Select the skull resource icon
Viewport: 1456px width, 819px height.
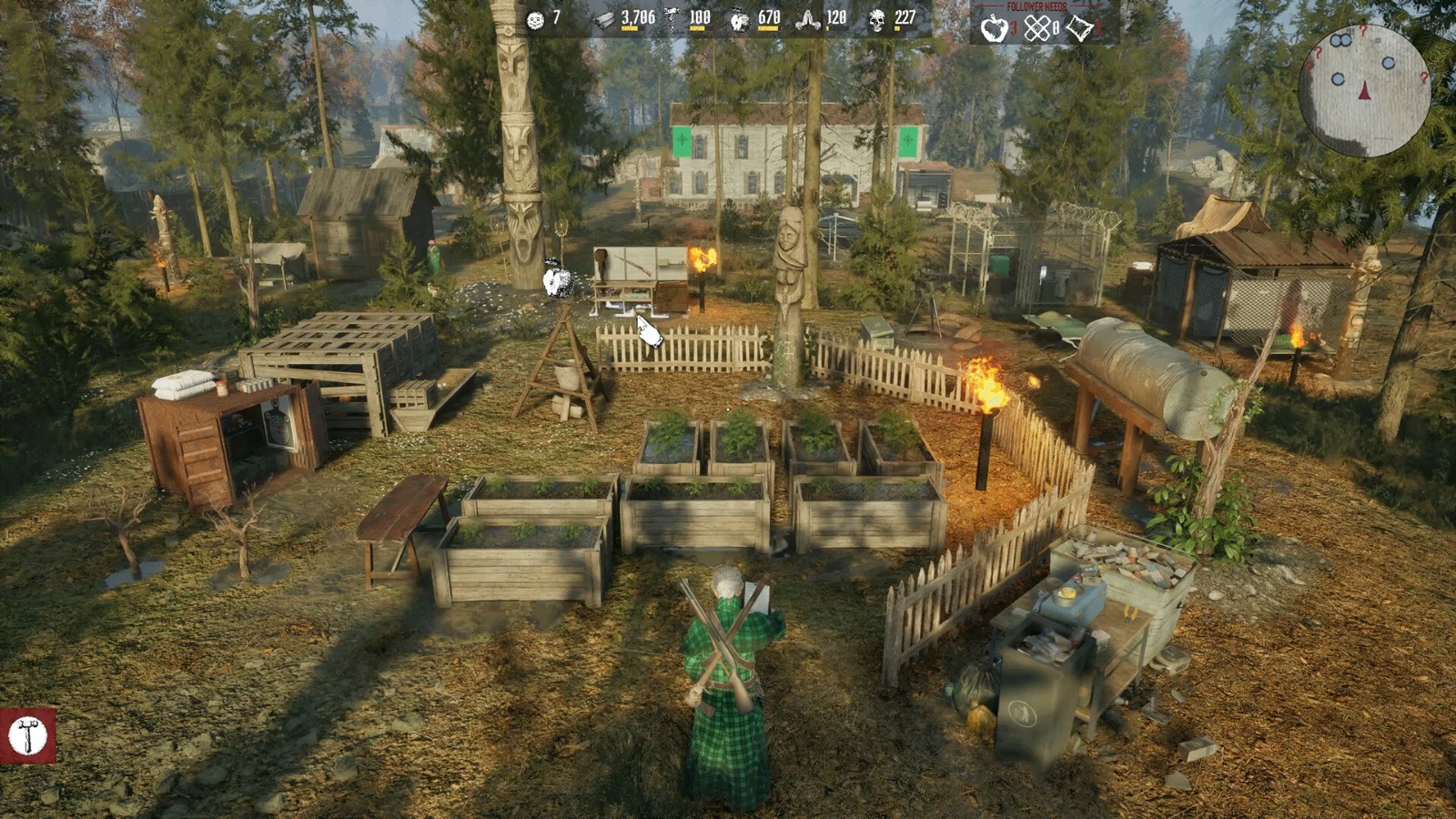(876, 20)
